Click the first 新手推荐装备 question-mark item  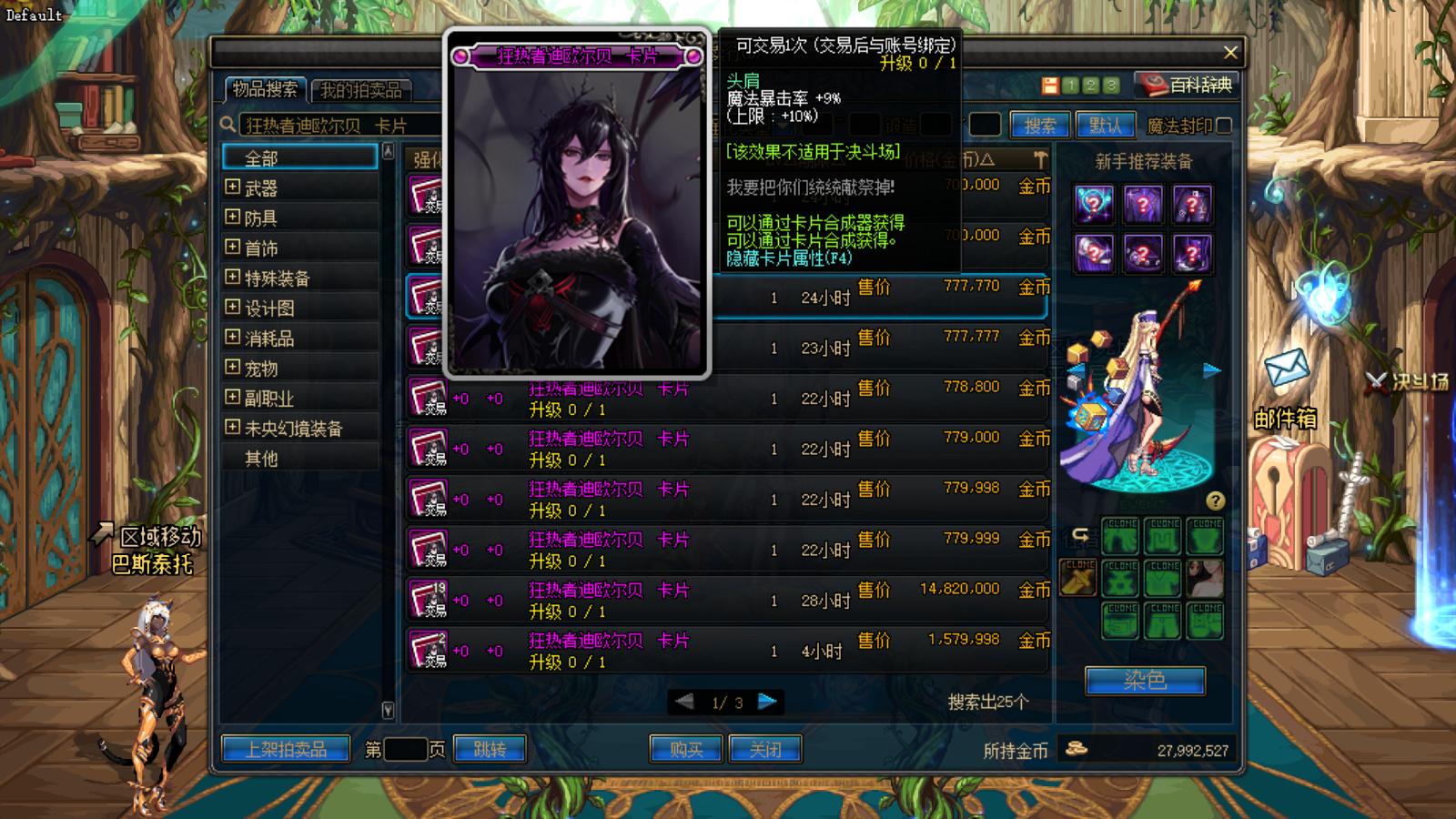(x=1094, y=205)
